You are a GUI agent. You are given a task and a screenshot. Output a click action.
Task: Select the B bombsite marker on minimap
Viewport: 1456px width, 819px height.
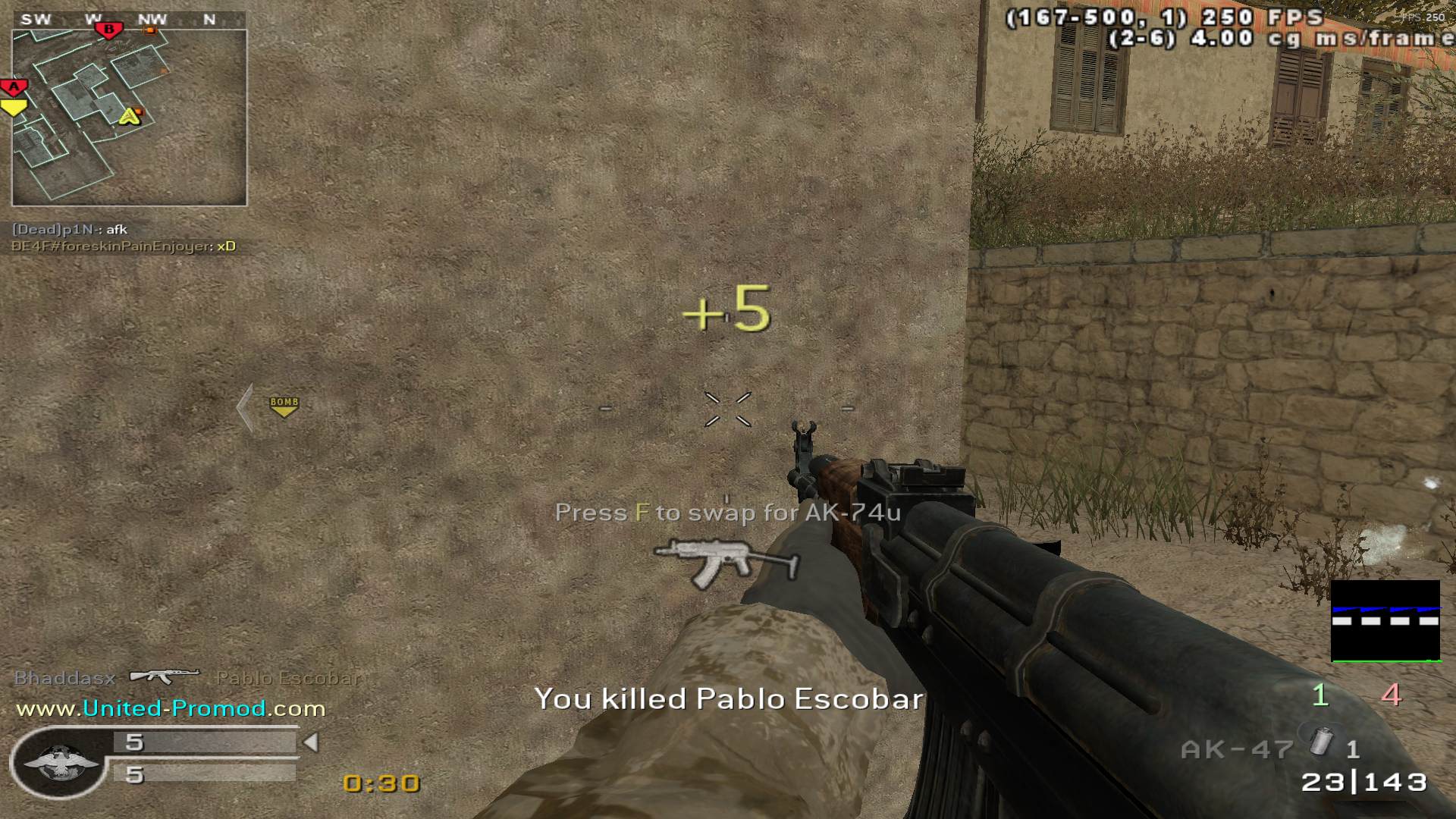[108, 30]
